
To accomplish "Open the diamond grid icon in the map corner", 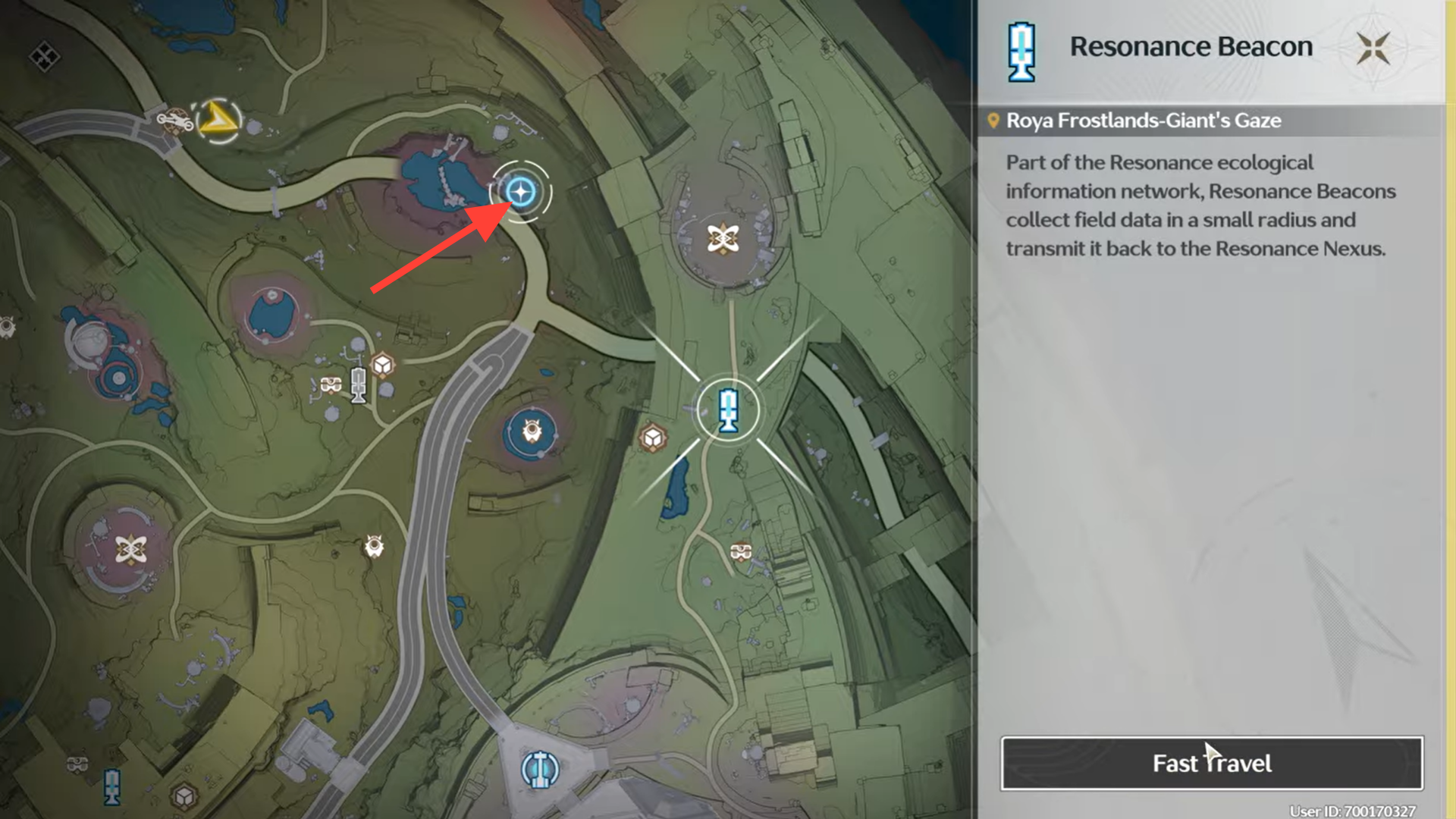I will 44,56.
